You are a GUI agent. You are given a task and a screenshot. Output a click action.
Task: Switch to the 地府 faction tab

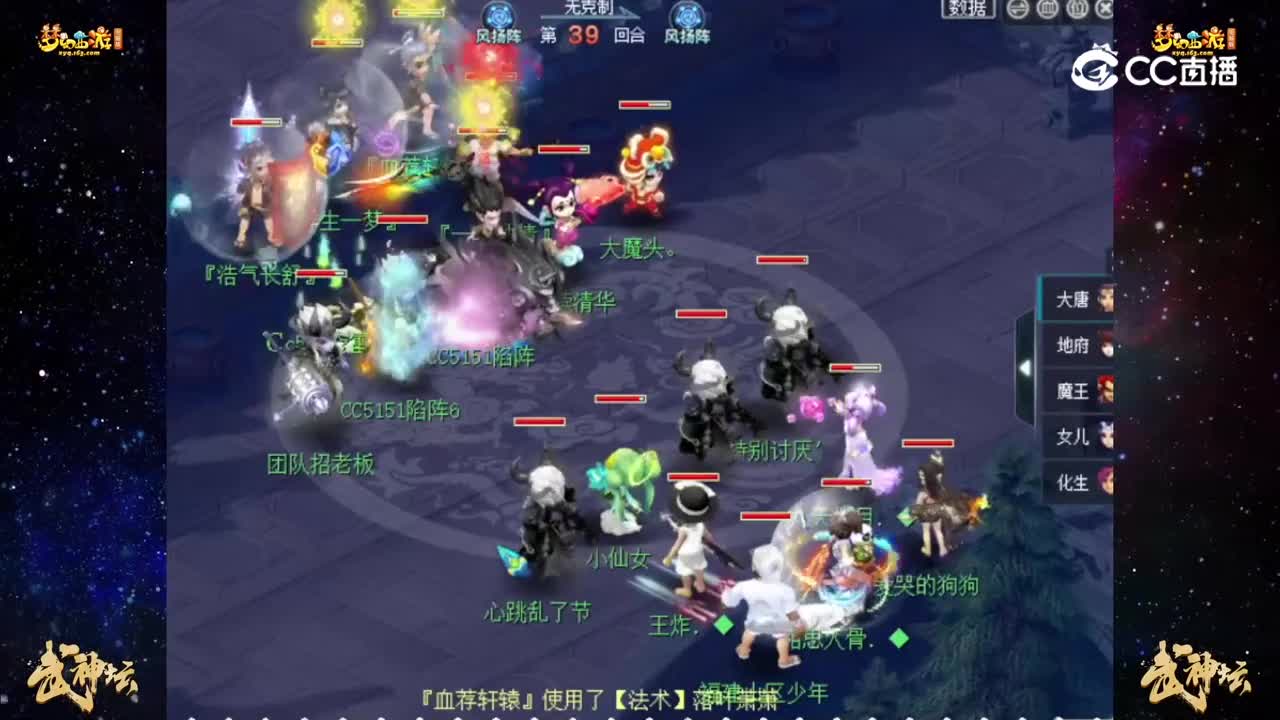(x=1075, y=346)
